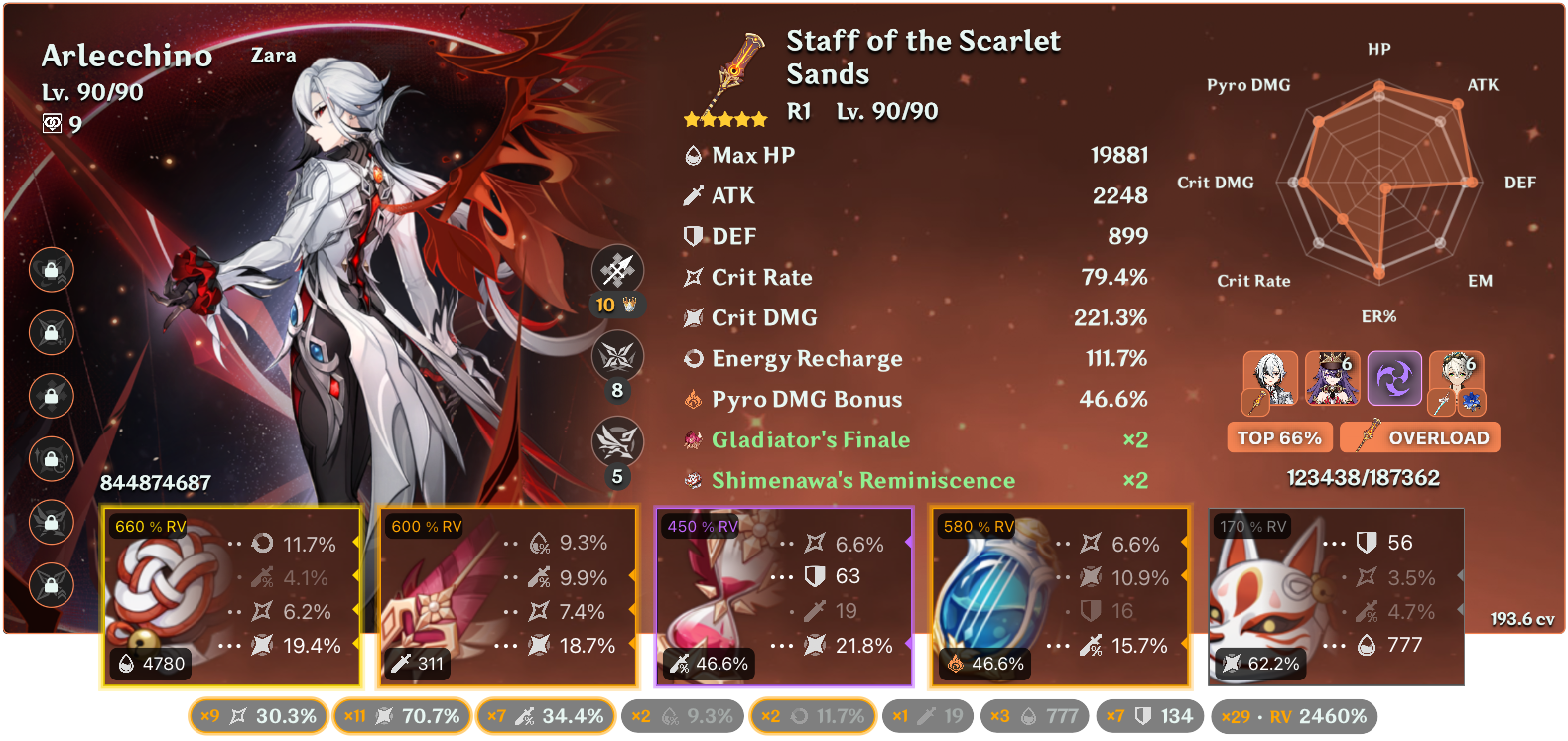This screenshot has height=741, width=1568.
Task: Select the Normal Attack talent icon
Action: (617, 269)
